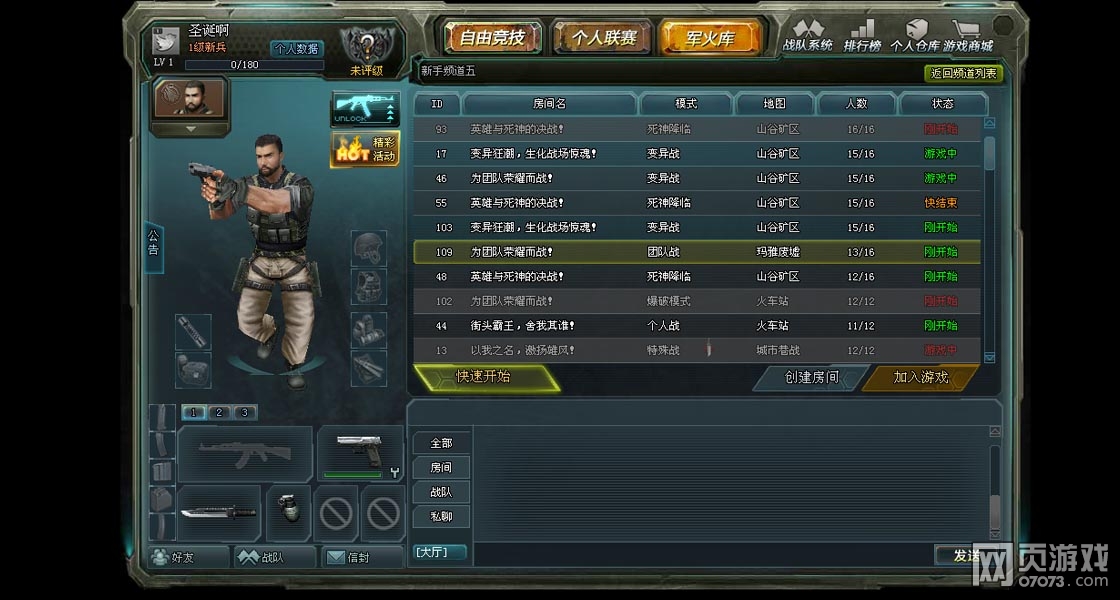
Task: Join the selected room via 加入游戏
Action: pyautogui.click(x=921, y=378)
